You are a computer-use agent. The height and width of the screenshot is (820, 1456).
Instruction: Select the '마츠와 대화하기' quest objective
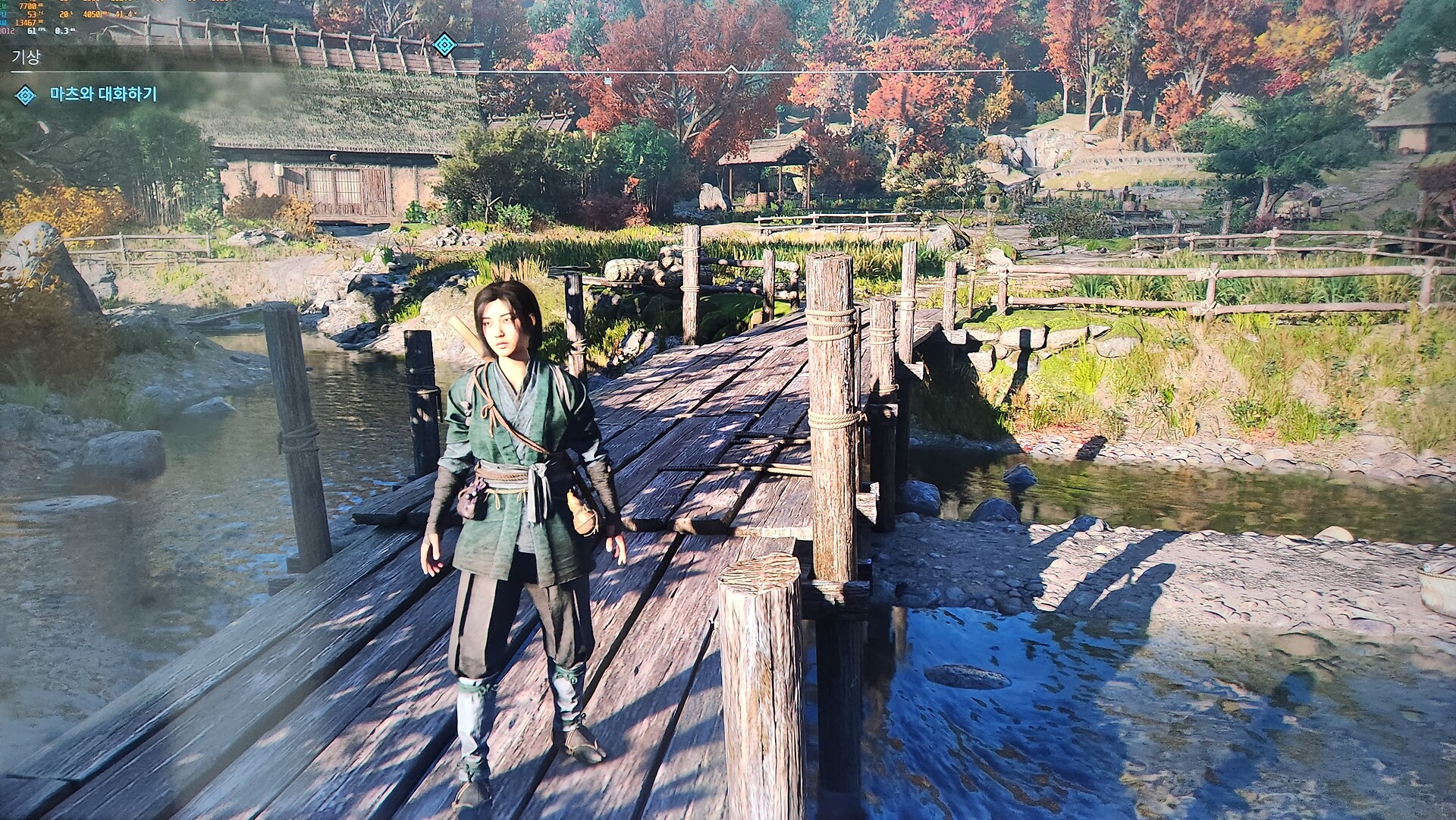point(103,95)
